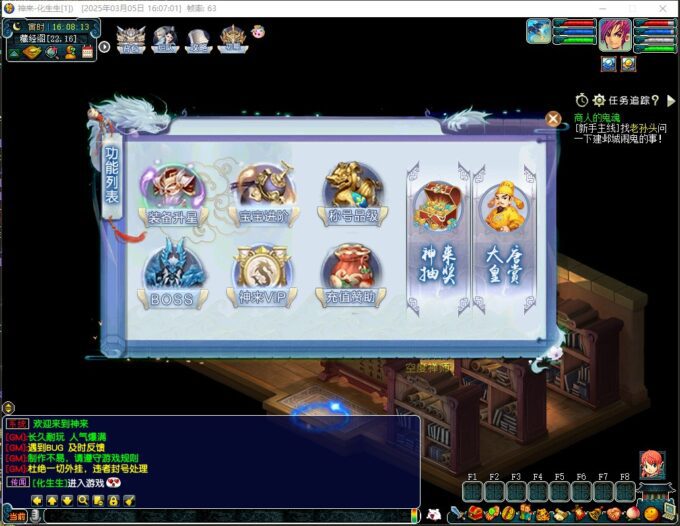Open the quest tracker settings gear

click(599, 100)
